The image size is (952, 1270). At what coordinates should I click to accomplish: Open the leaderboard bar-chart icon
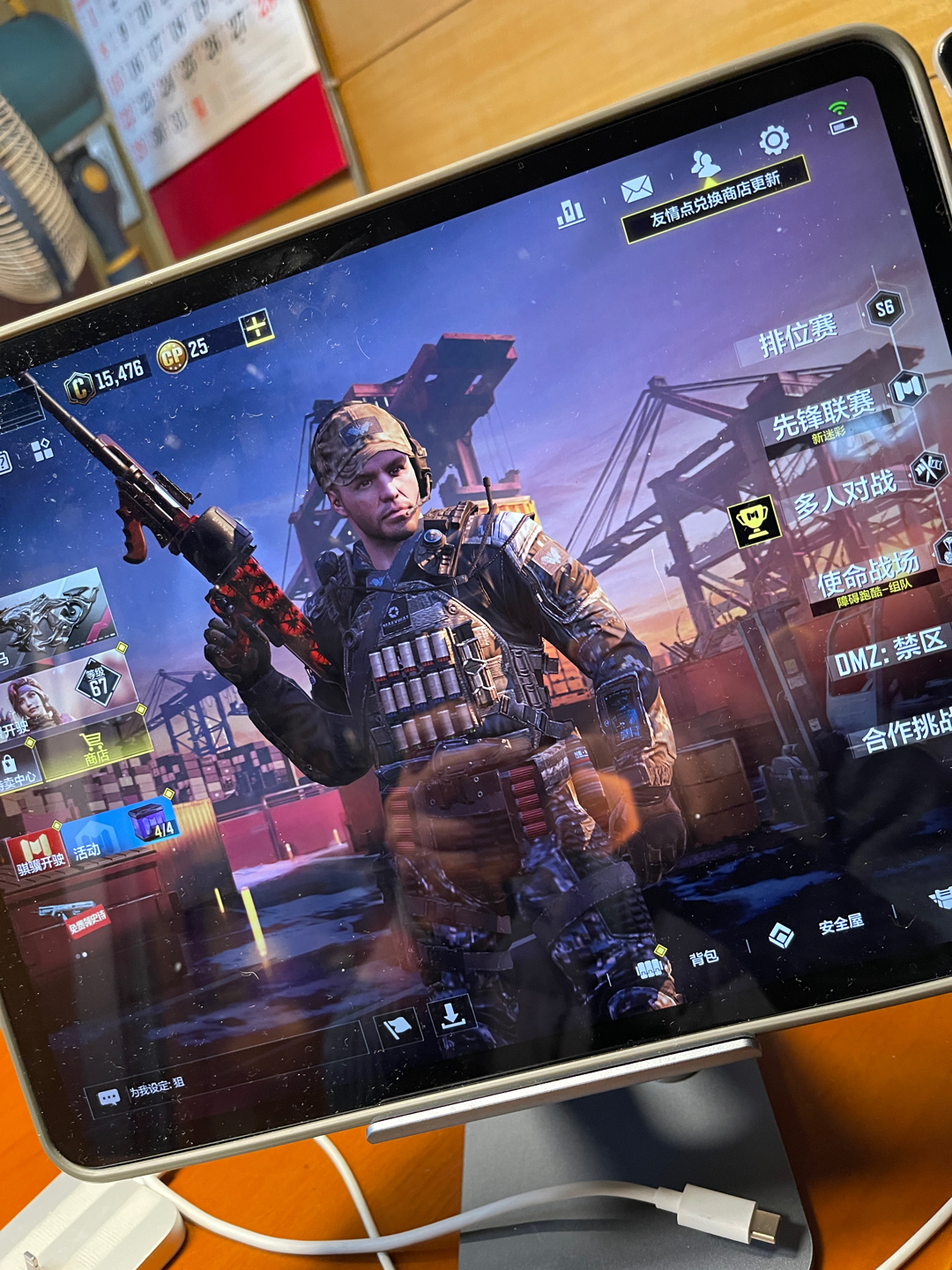[570, 212]
